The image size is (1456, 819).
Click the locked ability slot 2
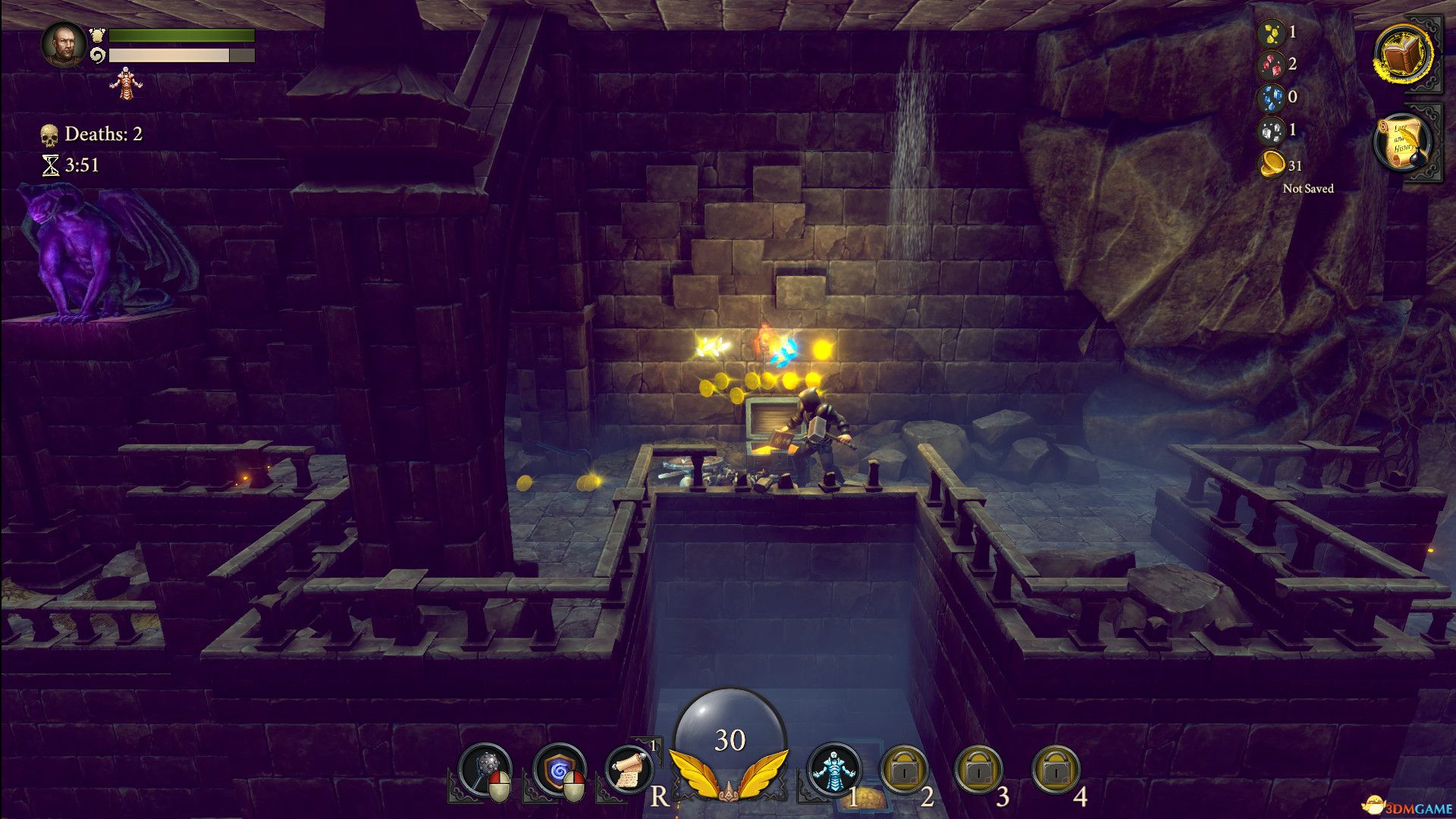tap(904, 770)
